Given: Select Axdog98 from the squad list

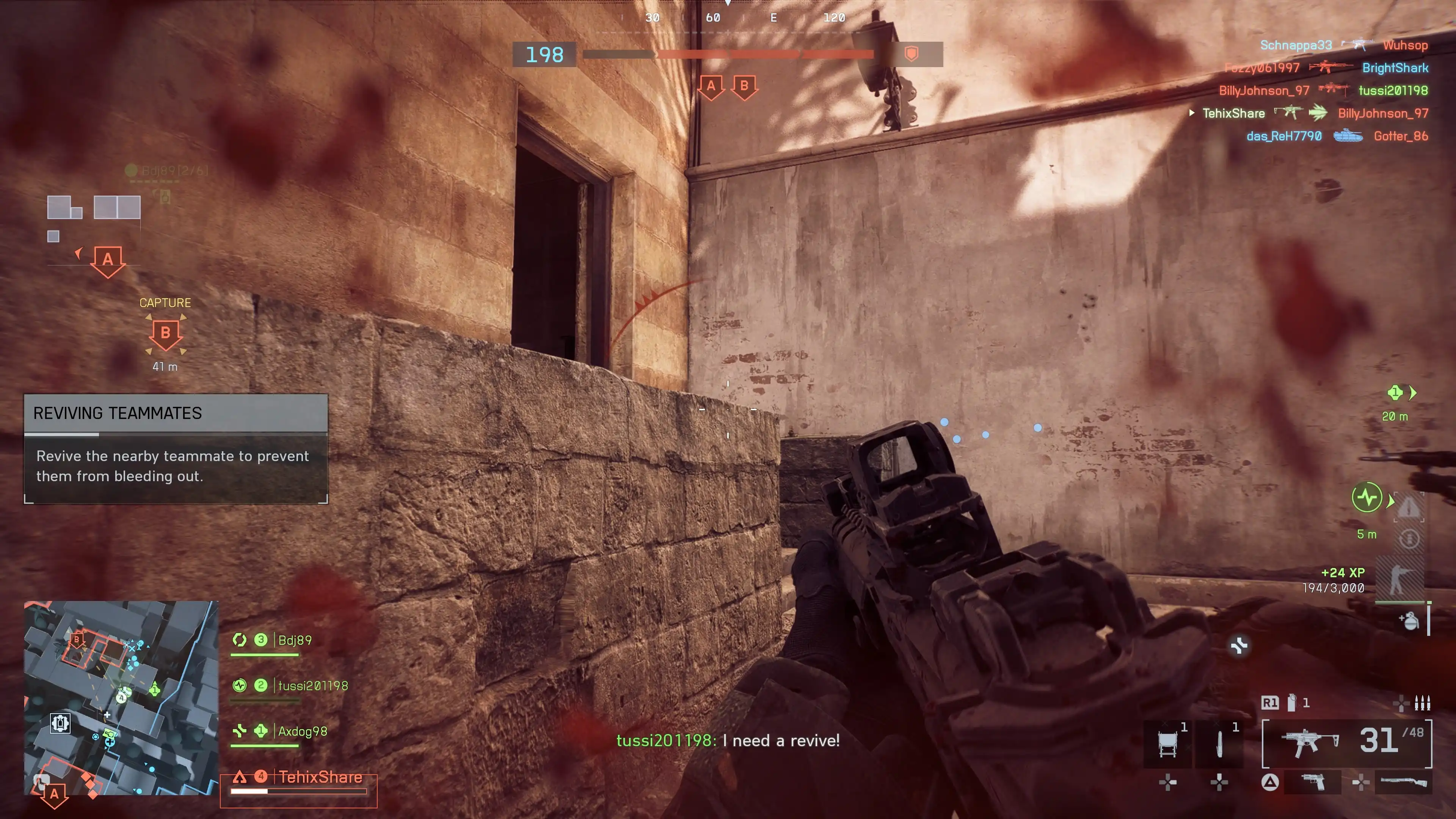Looking at the screenshot, I should (303, 731).
